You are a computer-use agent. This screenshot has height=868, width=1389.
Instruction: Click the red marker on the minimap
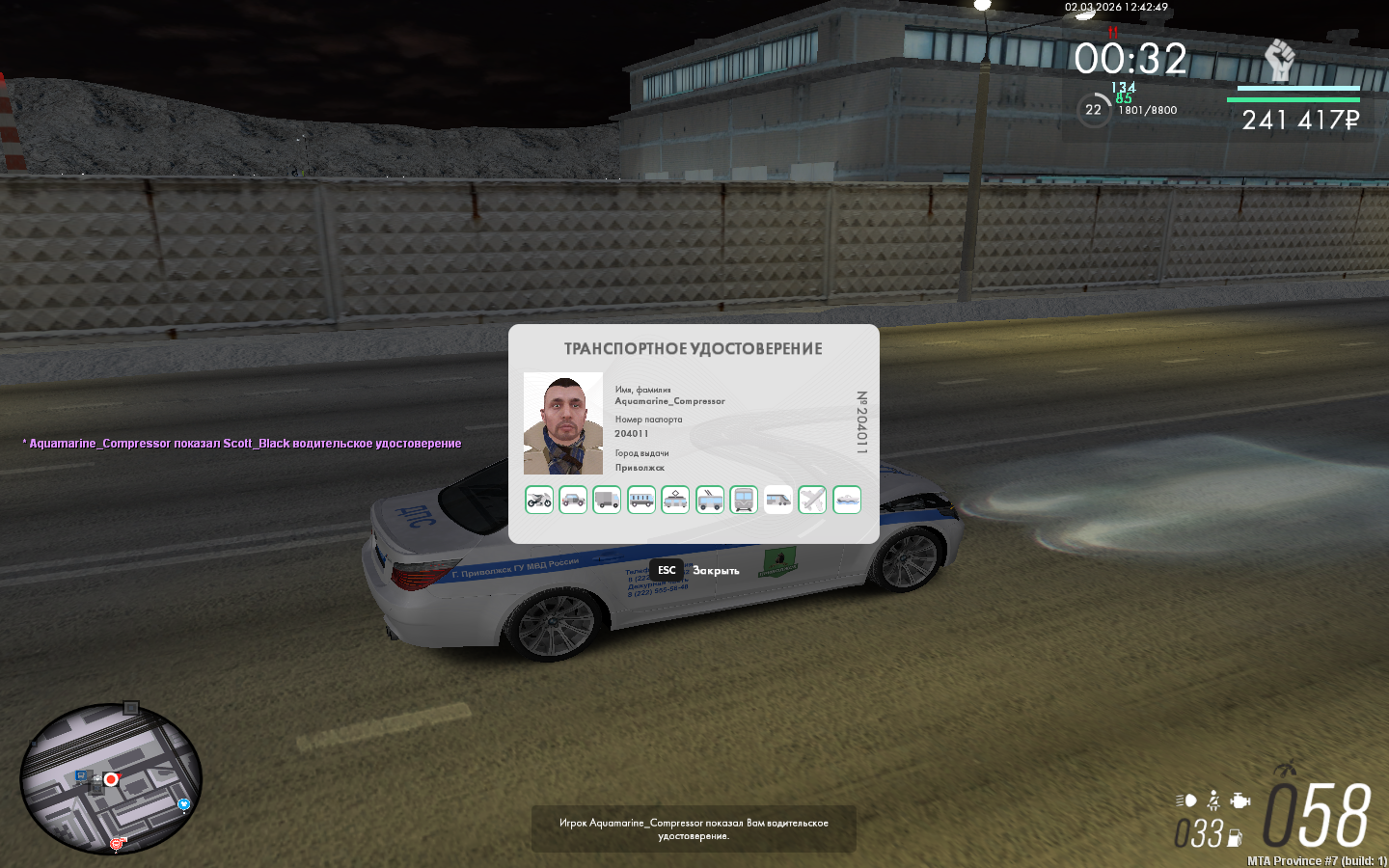click(x=112, y=779)
